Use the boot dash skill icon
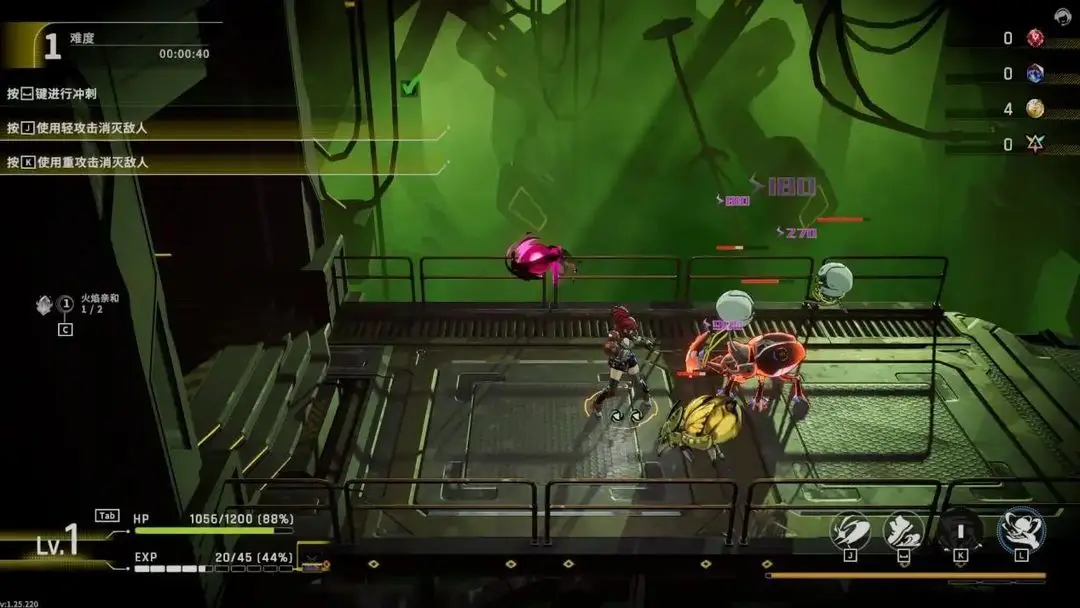The width and height of the screenshot is (1080, 608). [x=904, y=531]
